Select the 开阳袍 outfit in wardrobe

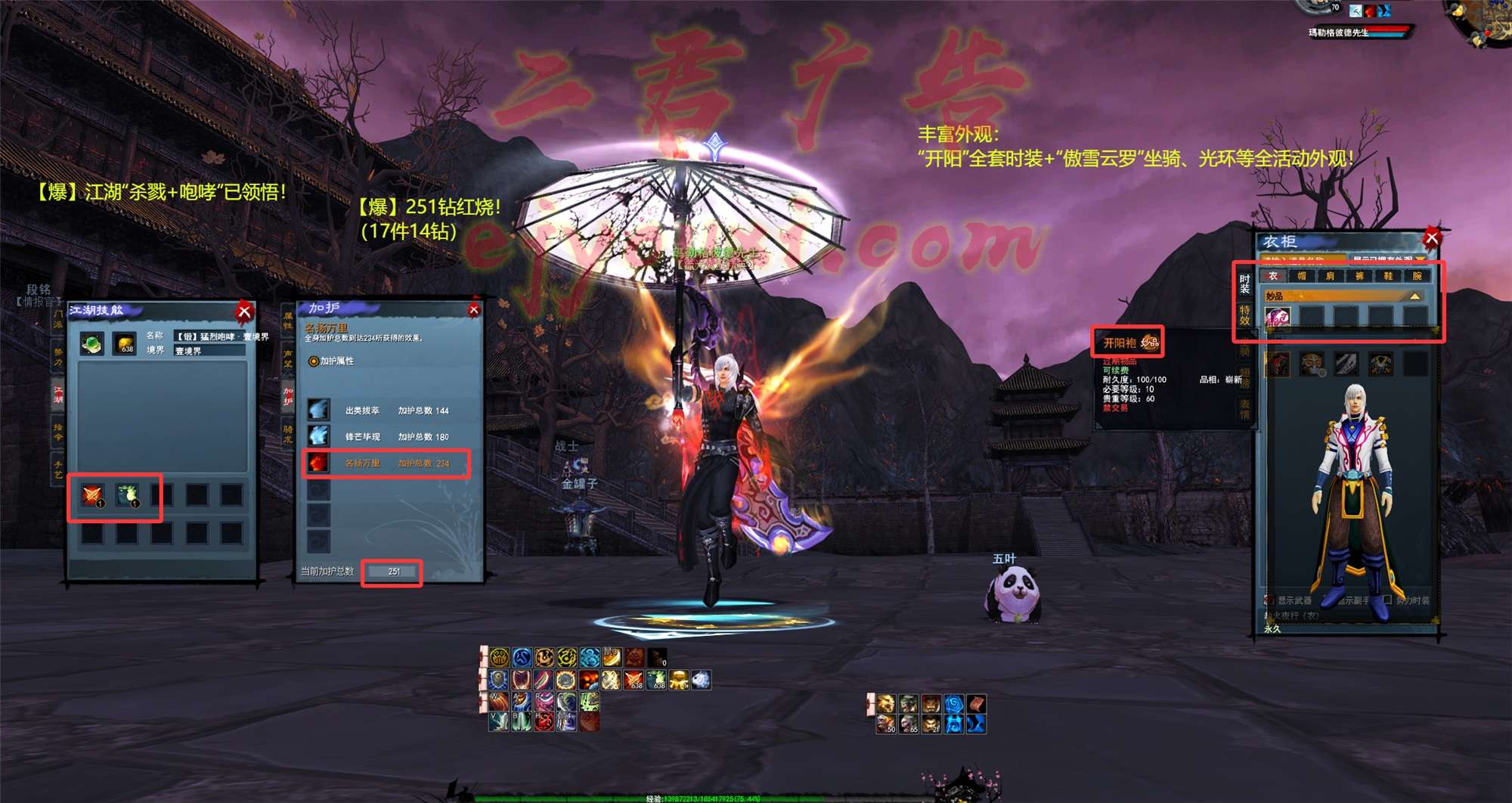click(1278, 318)
